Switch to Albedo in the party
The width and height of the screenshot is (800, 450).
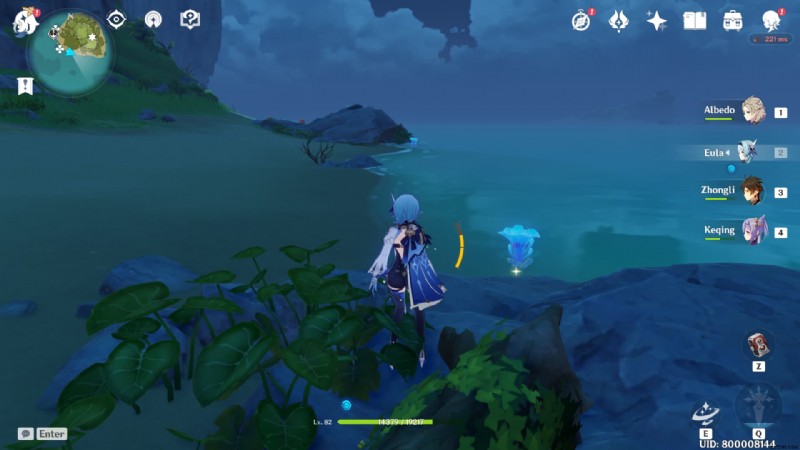(x=752, y=112)
